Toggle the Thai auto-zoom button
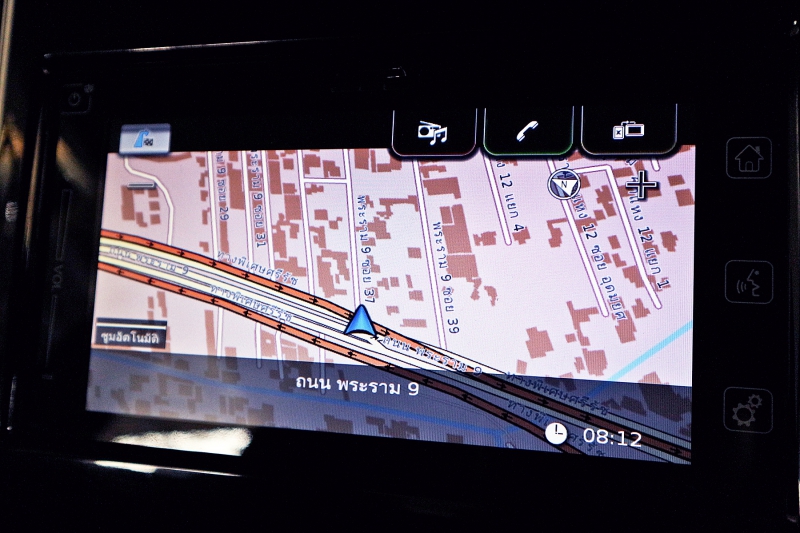The height and width of the screenshot is (533, 800). pyautogui.click(x=131, y=336)
